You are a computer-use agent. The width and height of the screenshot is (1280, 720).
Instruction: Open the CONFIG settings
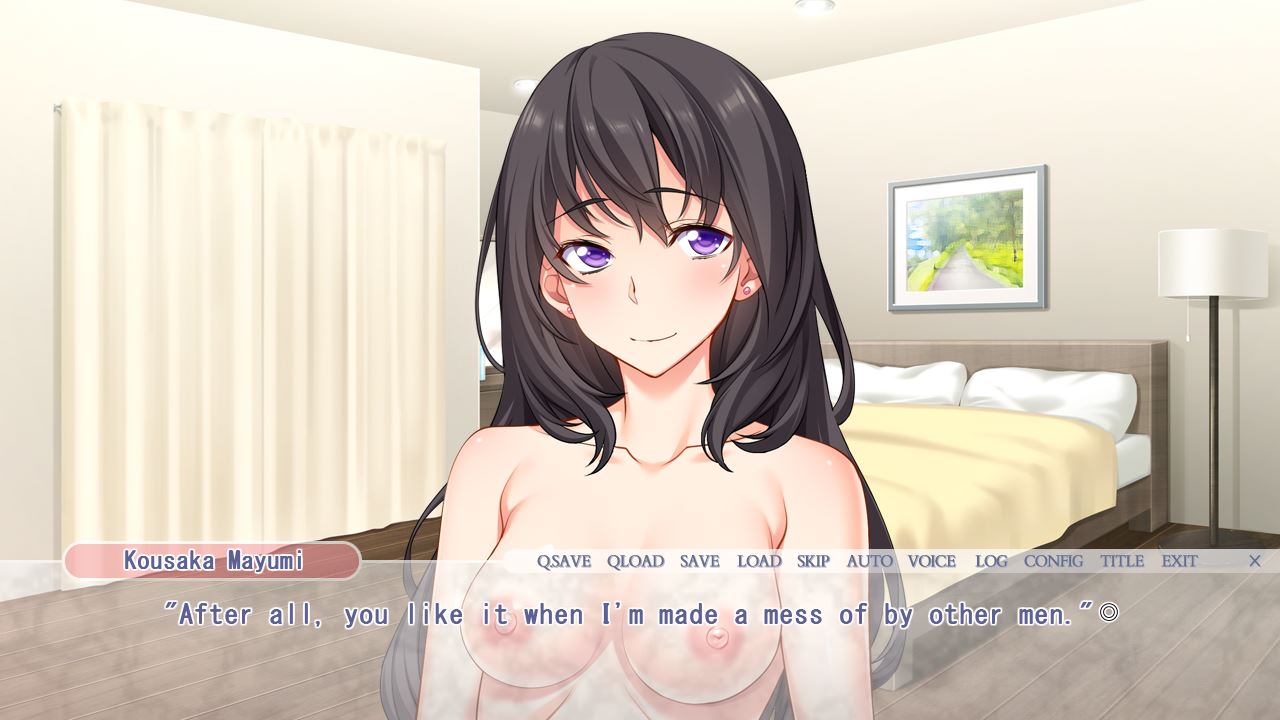(1053, 561)
